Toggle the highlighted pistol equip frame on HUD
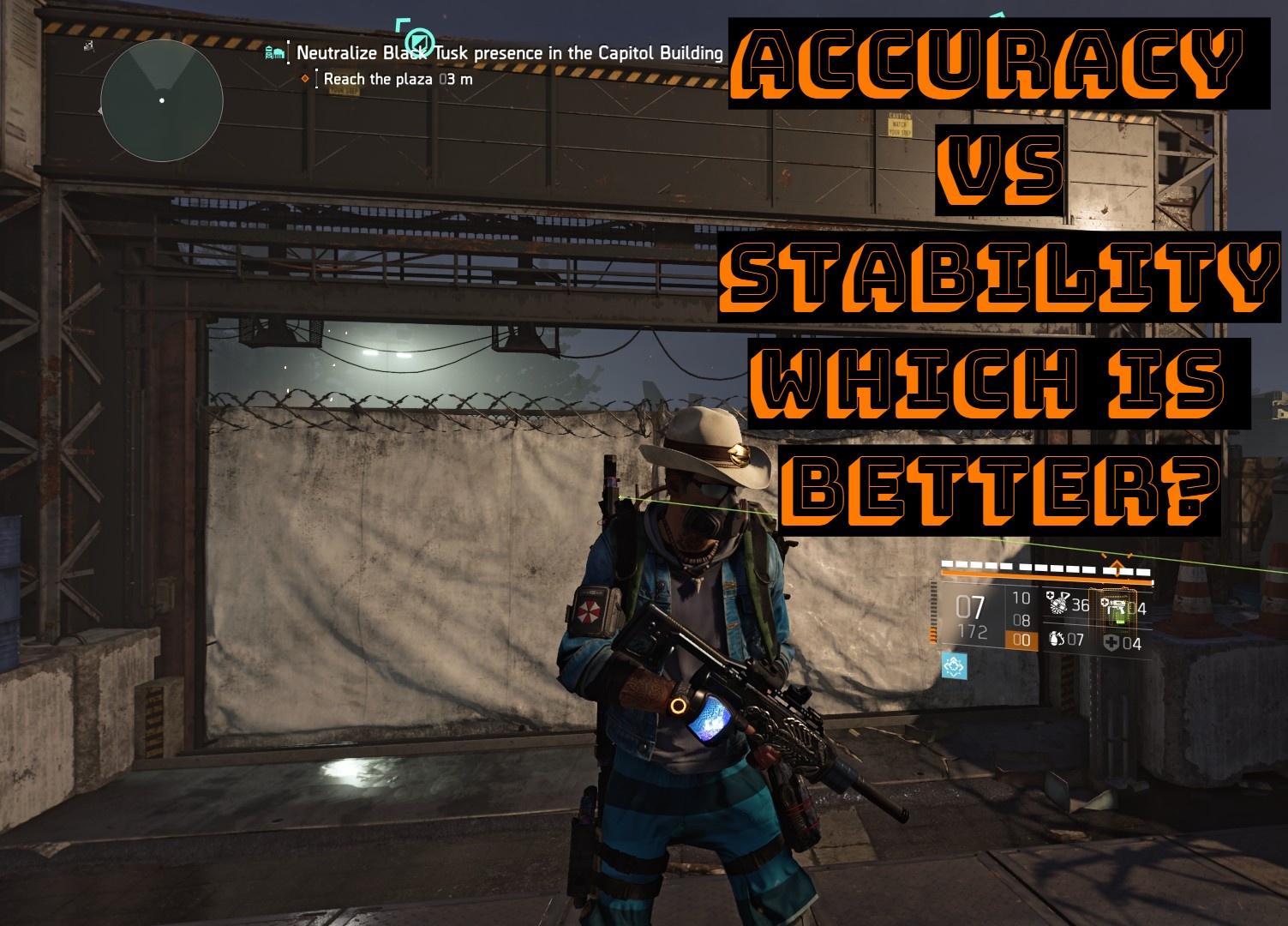1288x926 pixels. coord(1112,610)
